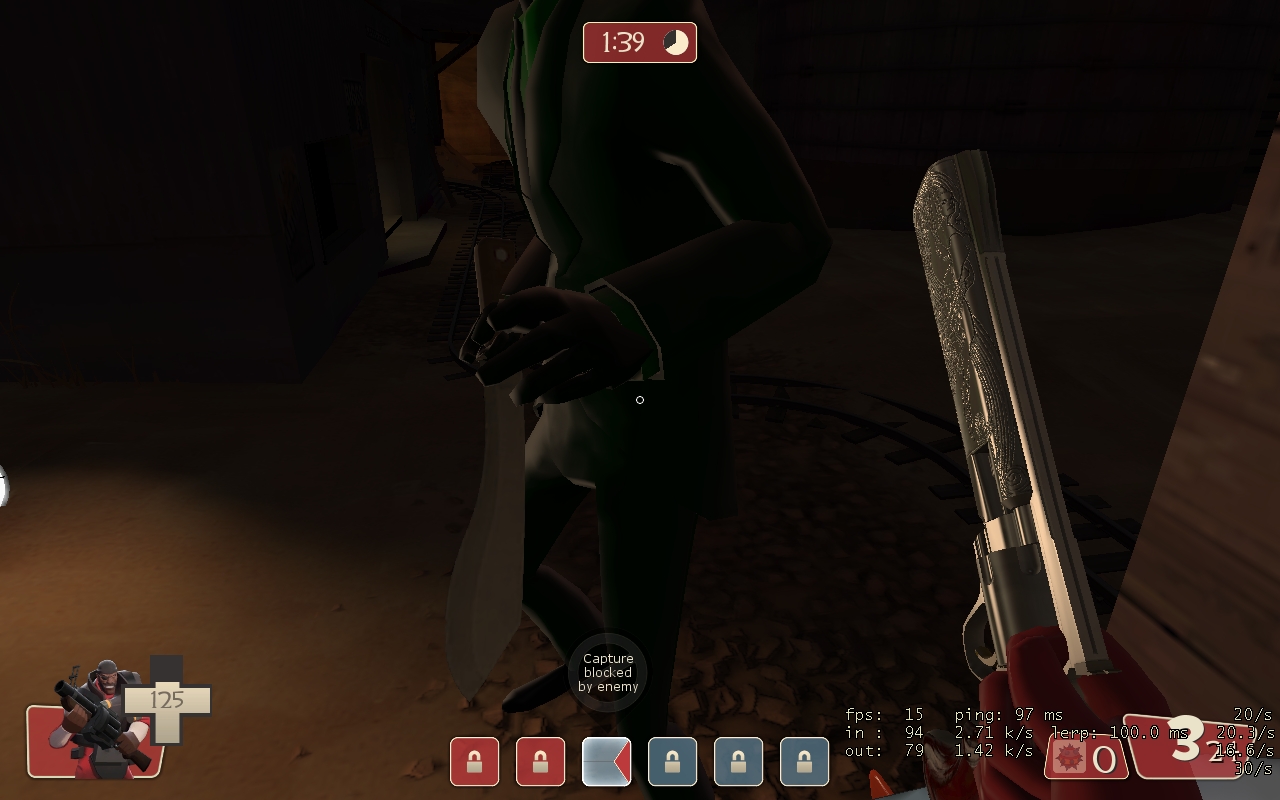Click the first blue locked capture point icon
Image resolution: width=1280 pixels, height=800 pixels.
tap(672, 761)
